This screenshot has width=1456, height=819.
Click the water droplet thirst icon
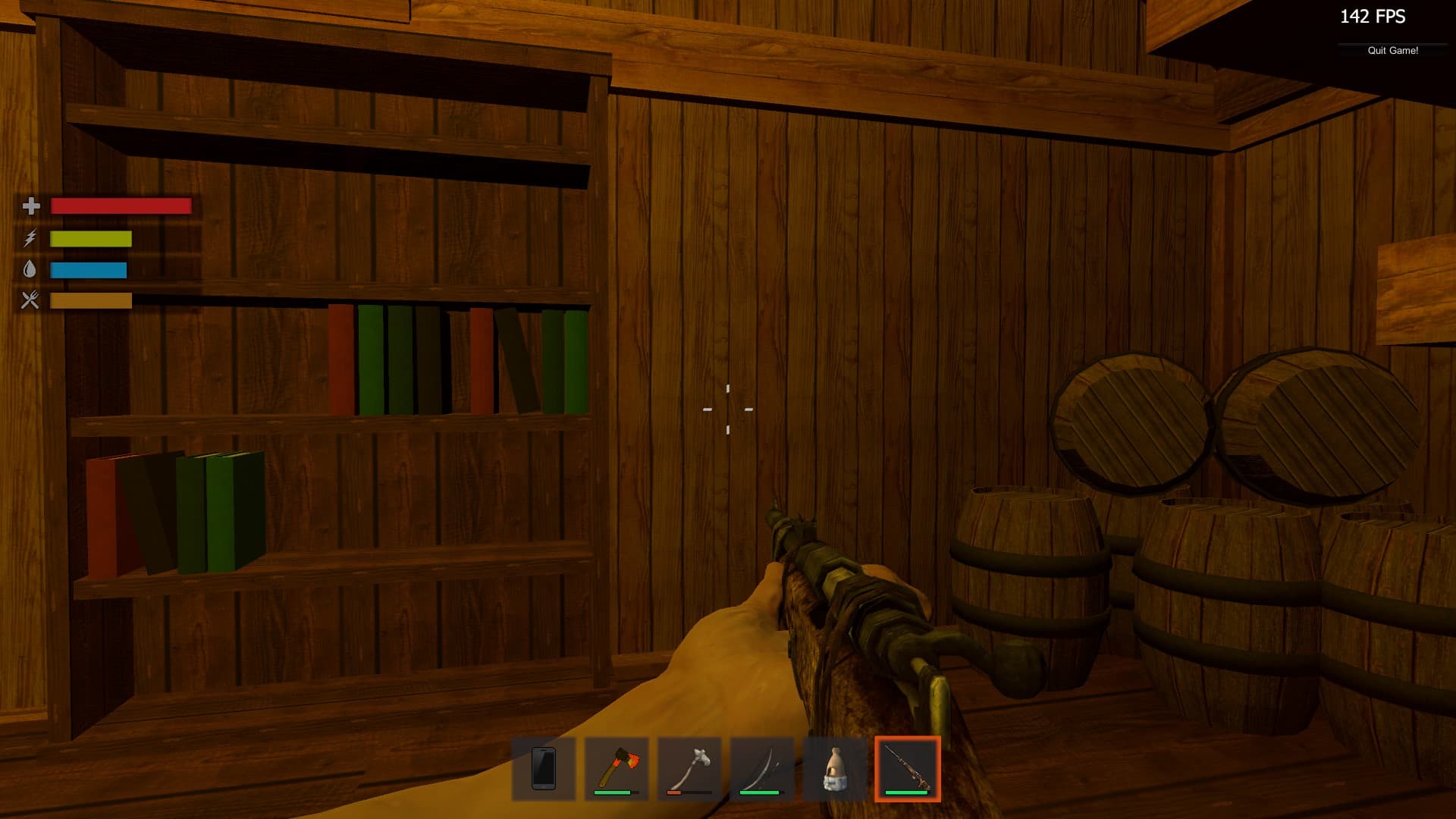pyautogui.click(x=30, y=269)
